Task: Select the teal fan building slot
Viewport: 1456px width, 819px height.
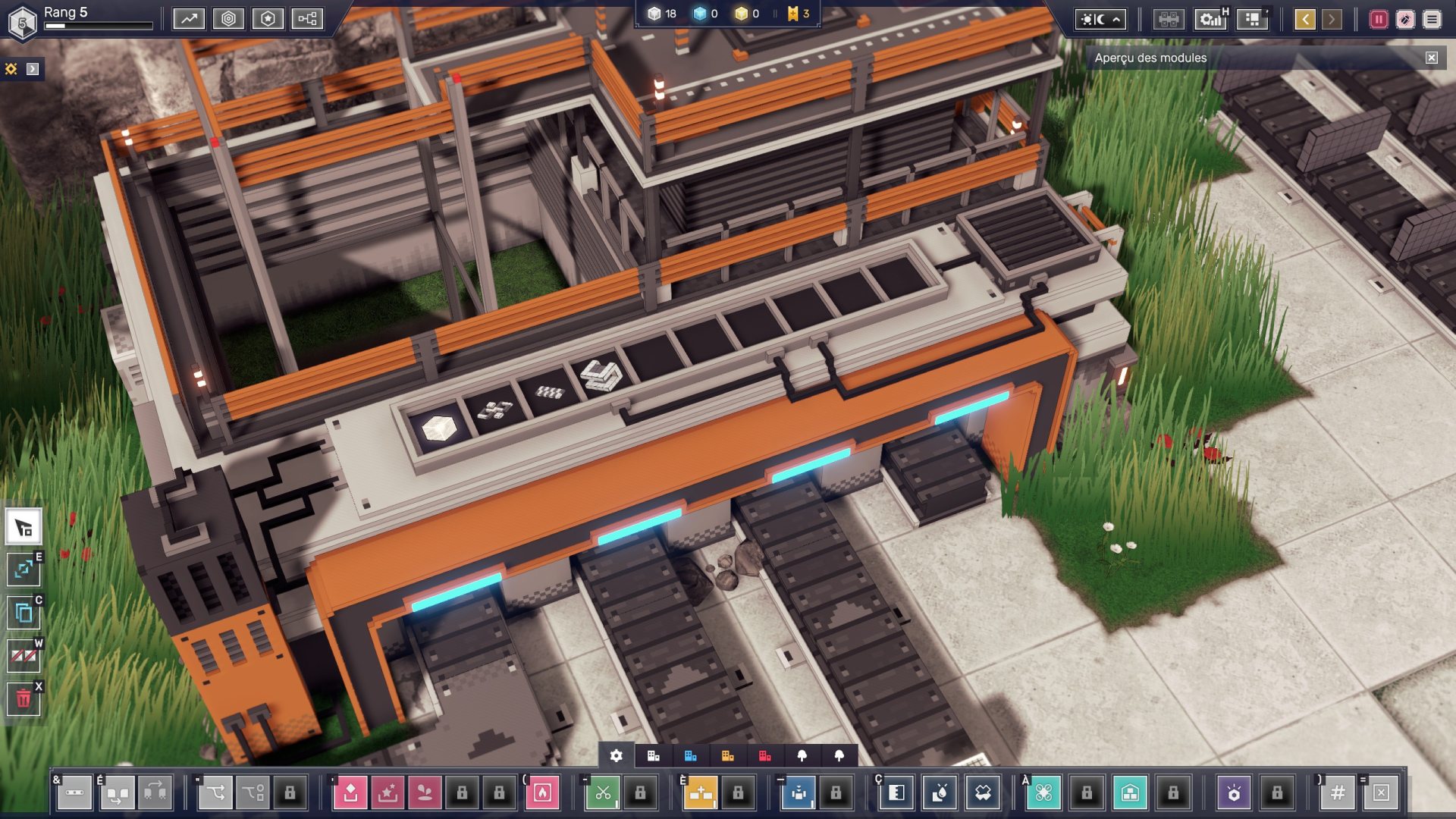Action: click(1043, 793)
